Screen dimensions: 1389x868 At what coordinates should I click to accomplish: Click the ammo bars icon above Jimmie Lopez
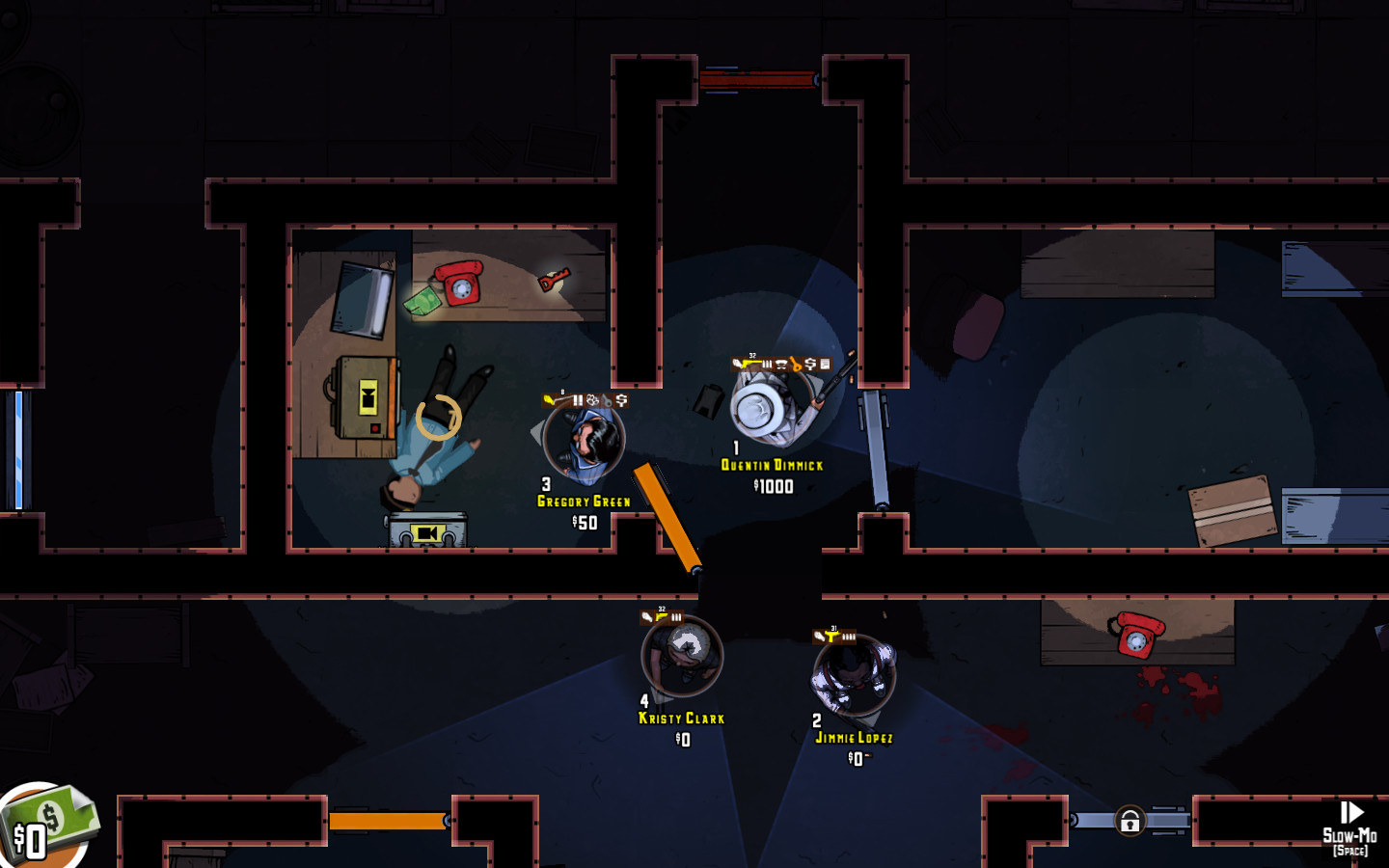point(849,637)
